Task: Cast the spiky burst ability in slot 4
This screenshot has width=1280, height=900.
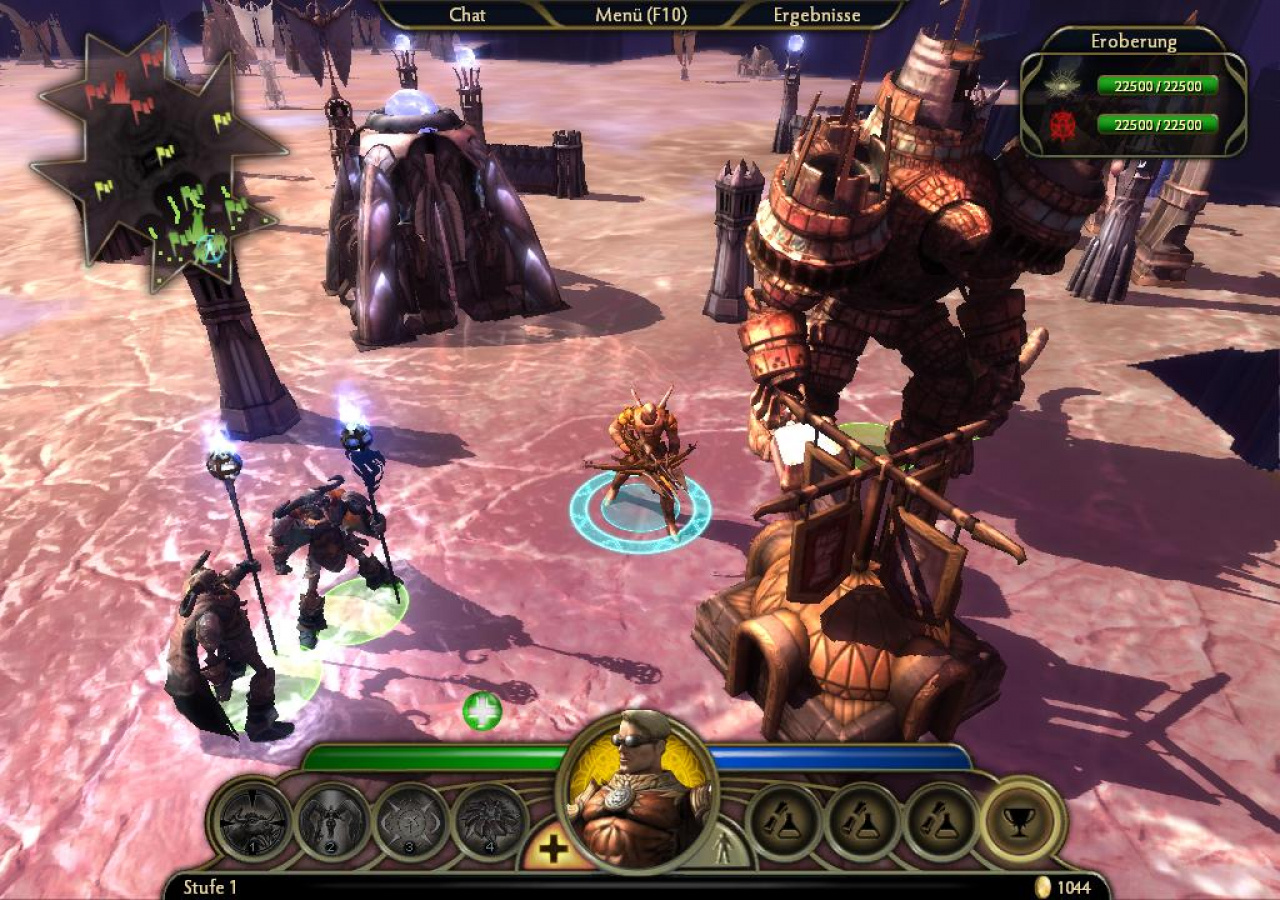Action: pos(490,823)
